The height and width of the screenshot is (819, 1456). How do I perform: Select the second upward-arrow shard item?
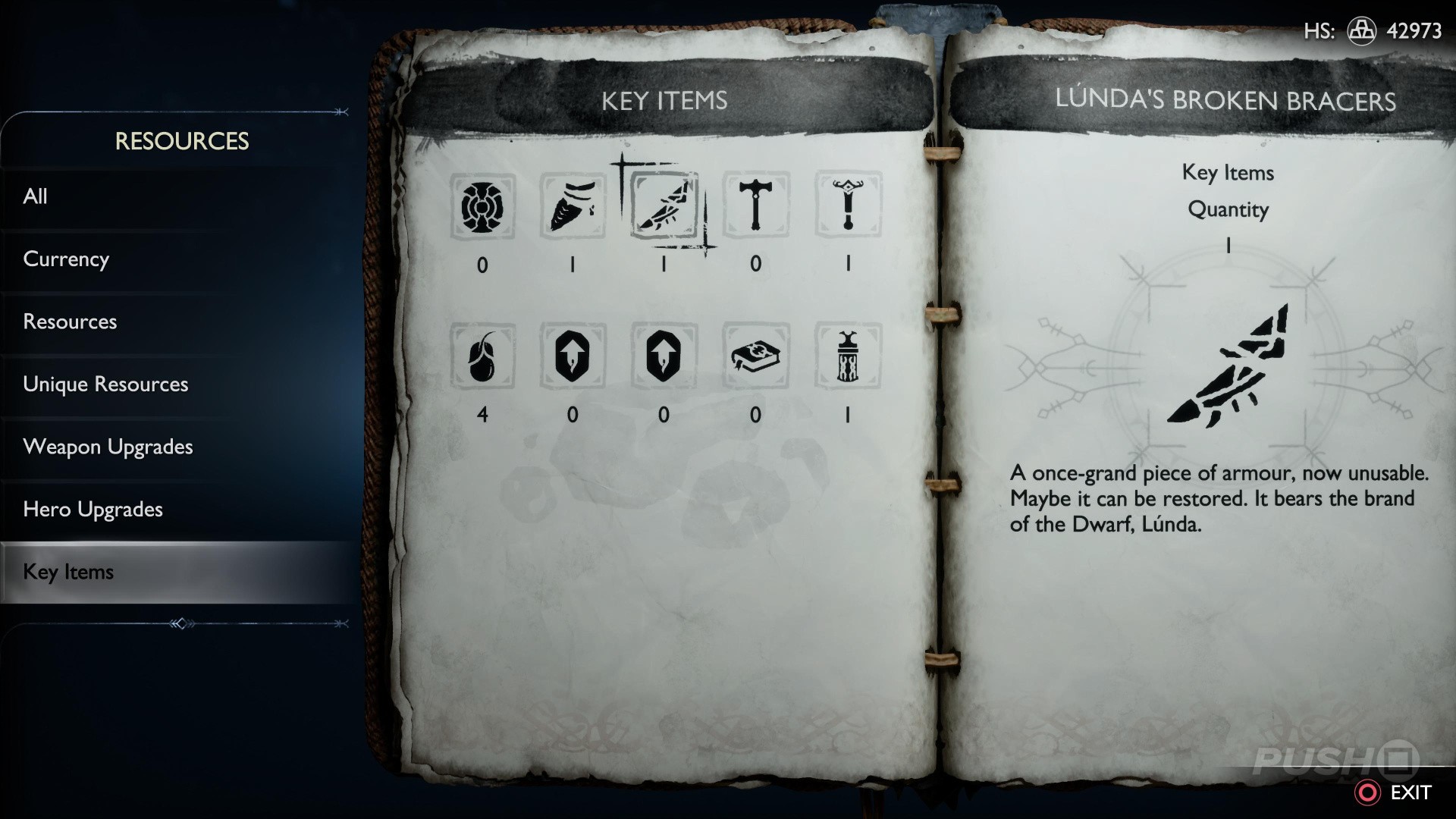coord(665,356)
